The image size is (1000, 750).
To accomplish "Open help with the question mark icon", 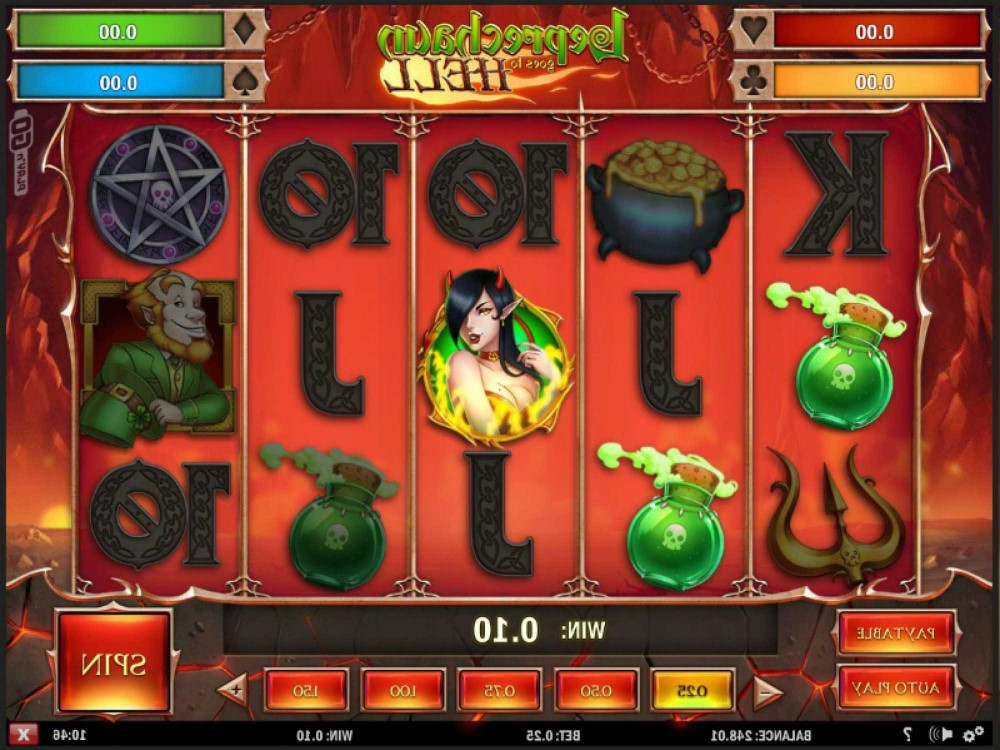I will 907,736.
